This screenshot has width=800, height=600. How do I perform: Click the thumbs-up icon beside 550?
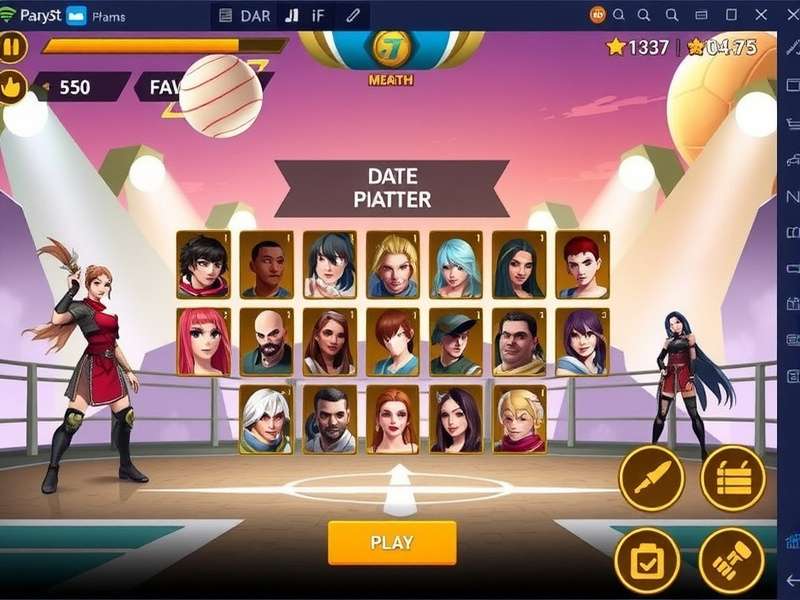(x=14, y=87)
